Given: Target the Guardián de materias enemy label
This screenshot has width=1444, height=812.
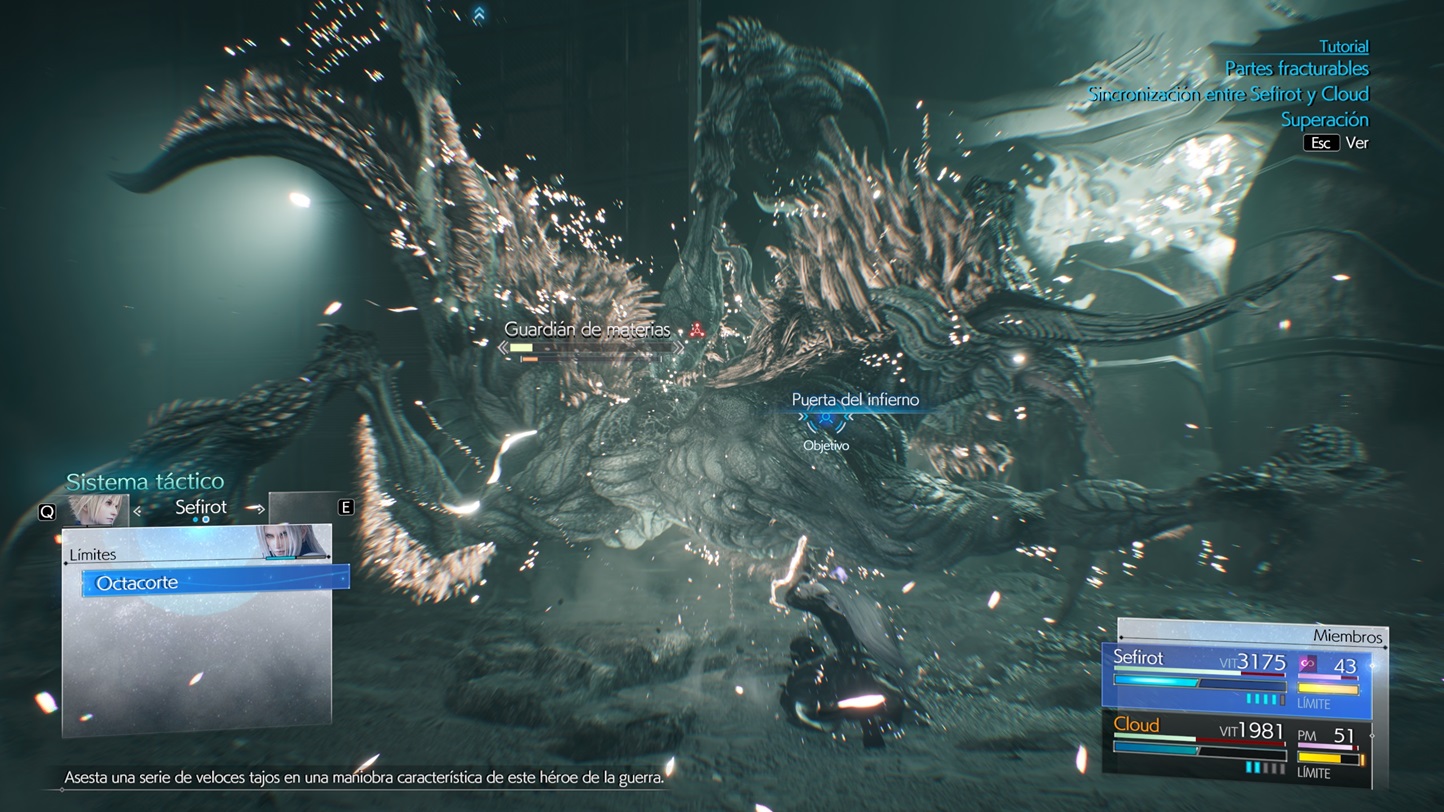Looking at the screenshot, I should tap(587, 330).
